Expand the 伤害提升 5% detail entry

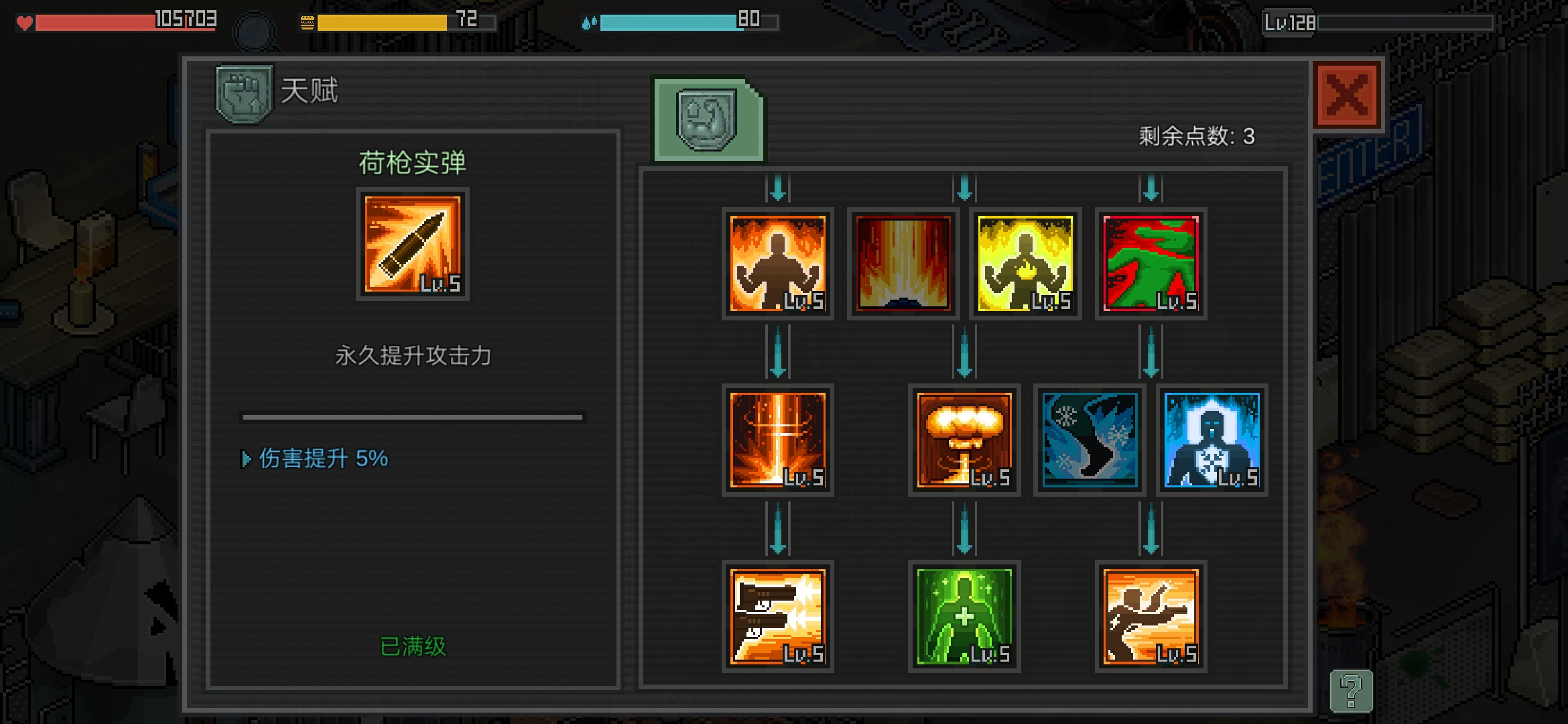click(315, 459)
